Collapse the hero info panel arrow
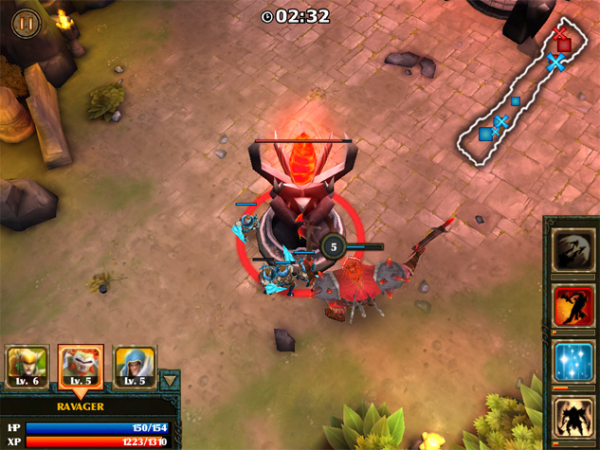The image size is (600, 450). [x=170, y=380]
